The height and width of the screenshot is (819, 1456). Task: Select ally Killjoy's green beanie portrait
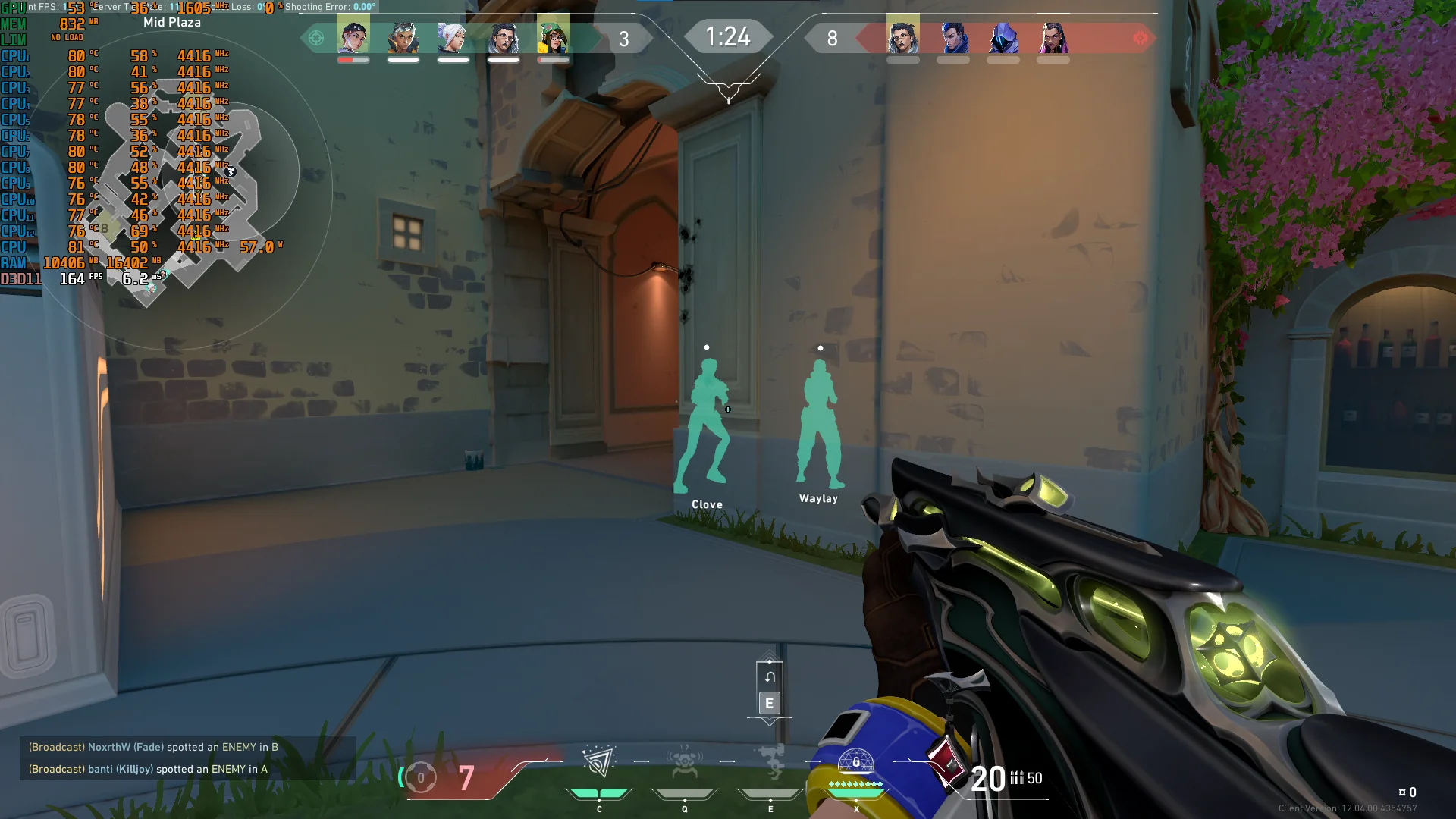[554, 36]
